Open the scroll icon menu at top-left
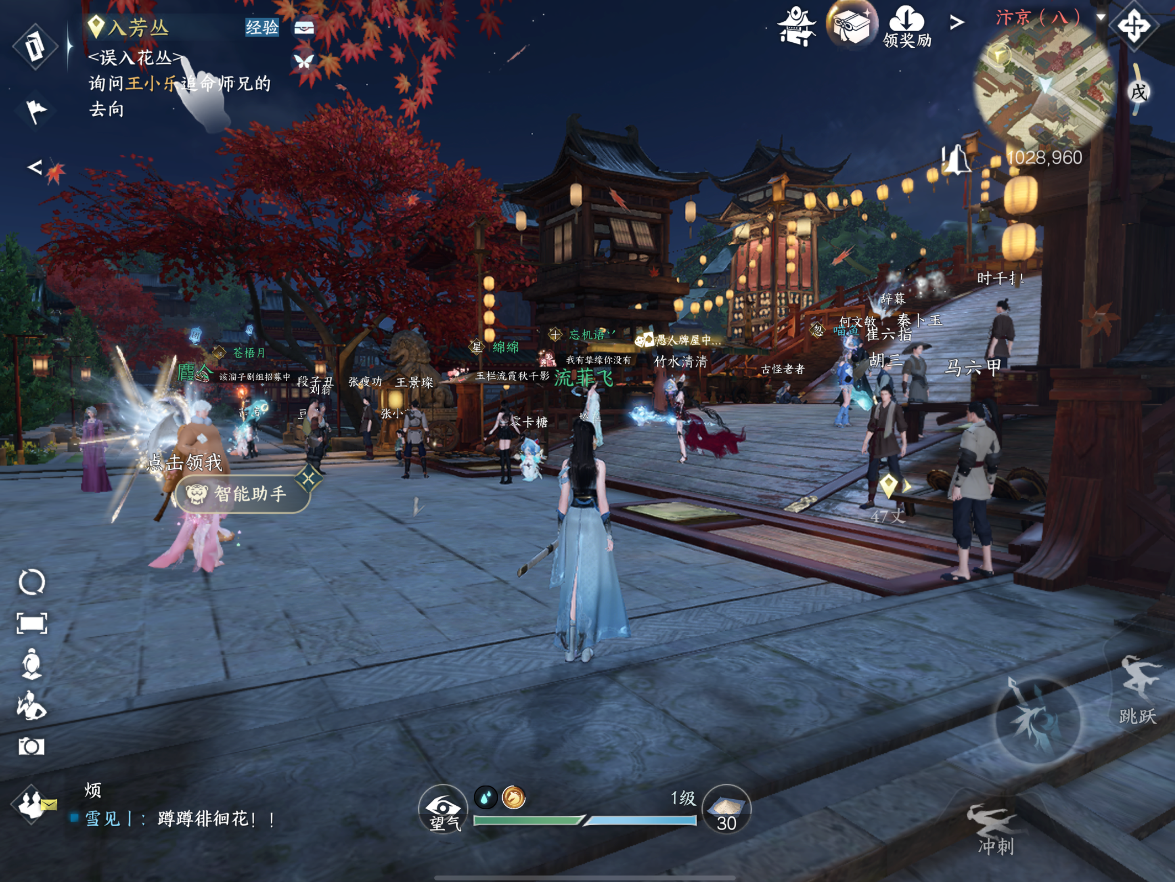The width and height of the screenshot is (1175, 882). (35, 45)
